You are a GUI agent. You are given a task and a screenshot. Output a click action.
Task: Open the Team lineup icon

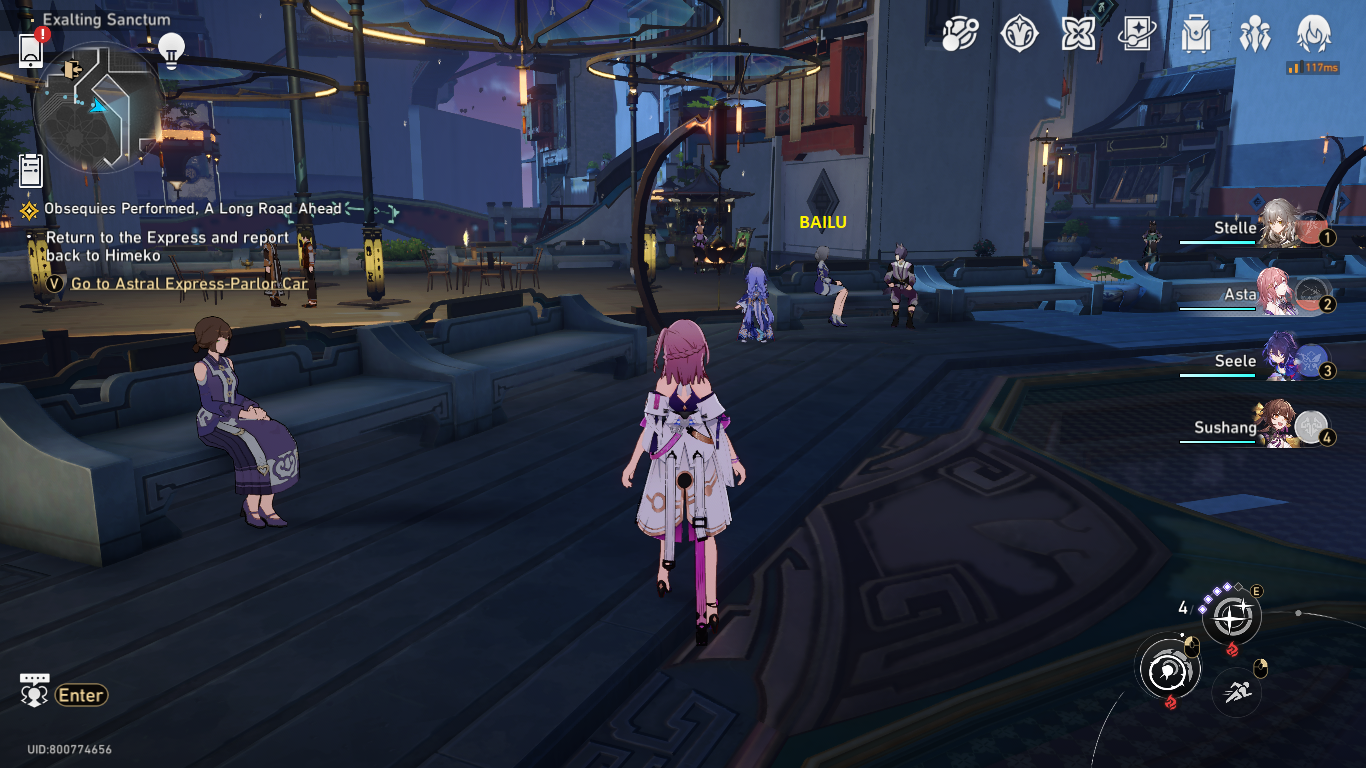pyautogui.click(x=1256, y=35)
